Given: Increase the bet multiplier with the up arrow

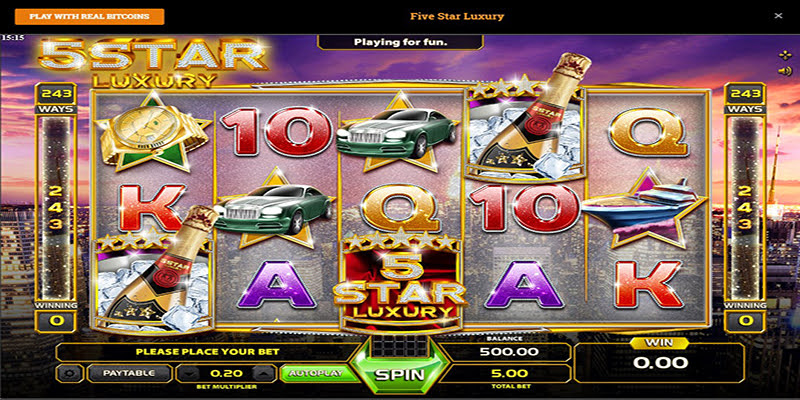Looking at the screenshot, I should click(x=262, y=373).
